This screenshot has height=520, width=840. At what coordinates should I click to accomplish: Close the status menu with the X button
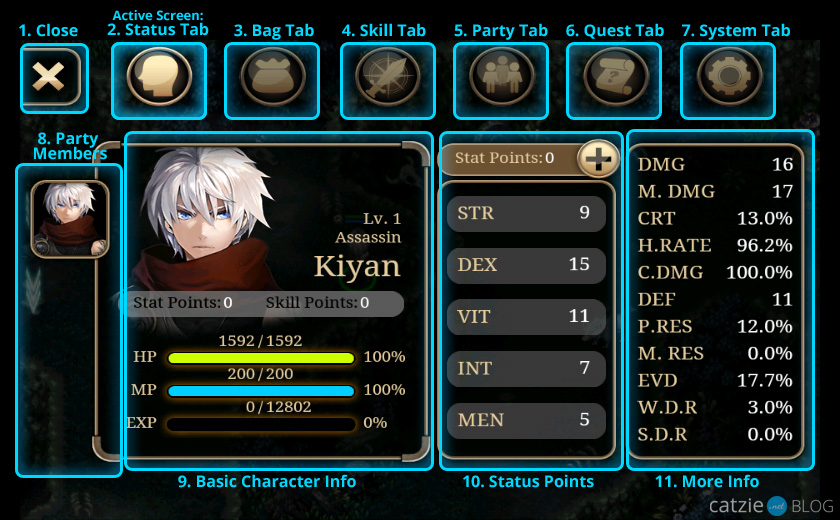coord(48,77)
